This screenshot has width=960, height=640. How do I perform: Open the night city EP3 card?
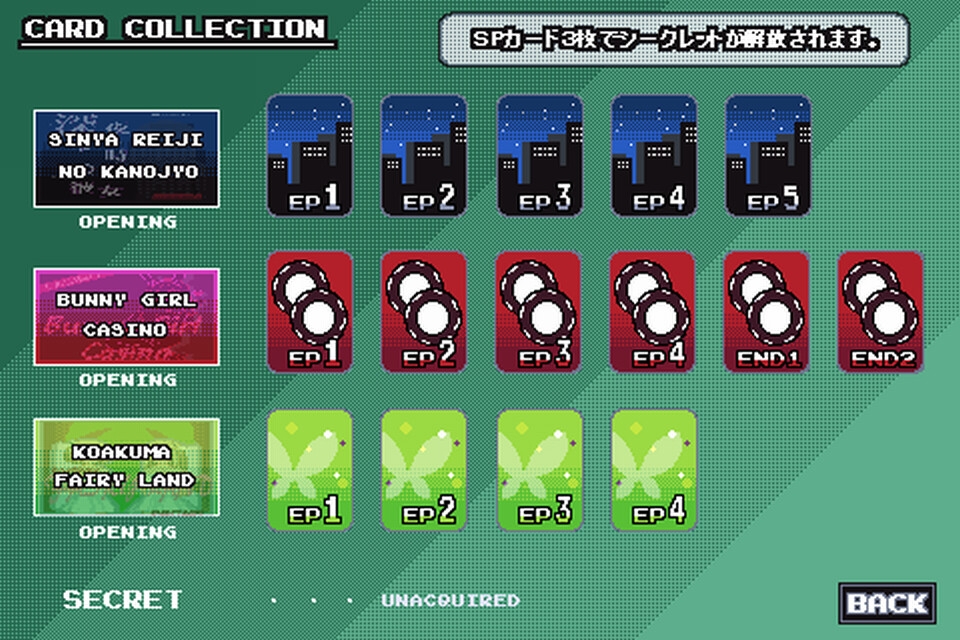(540, 155)
